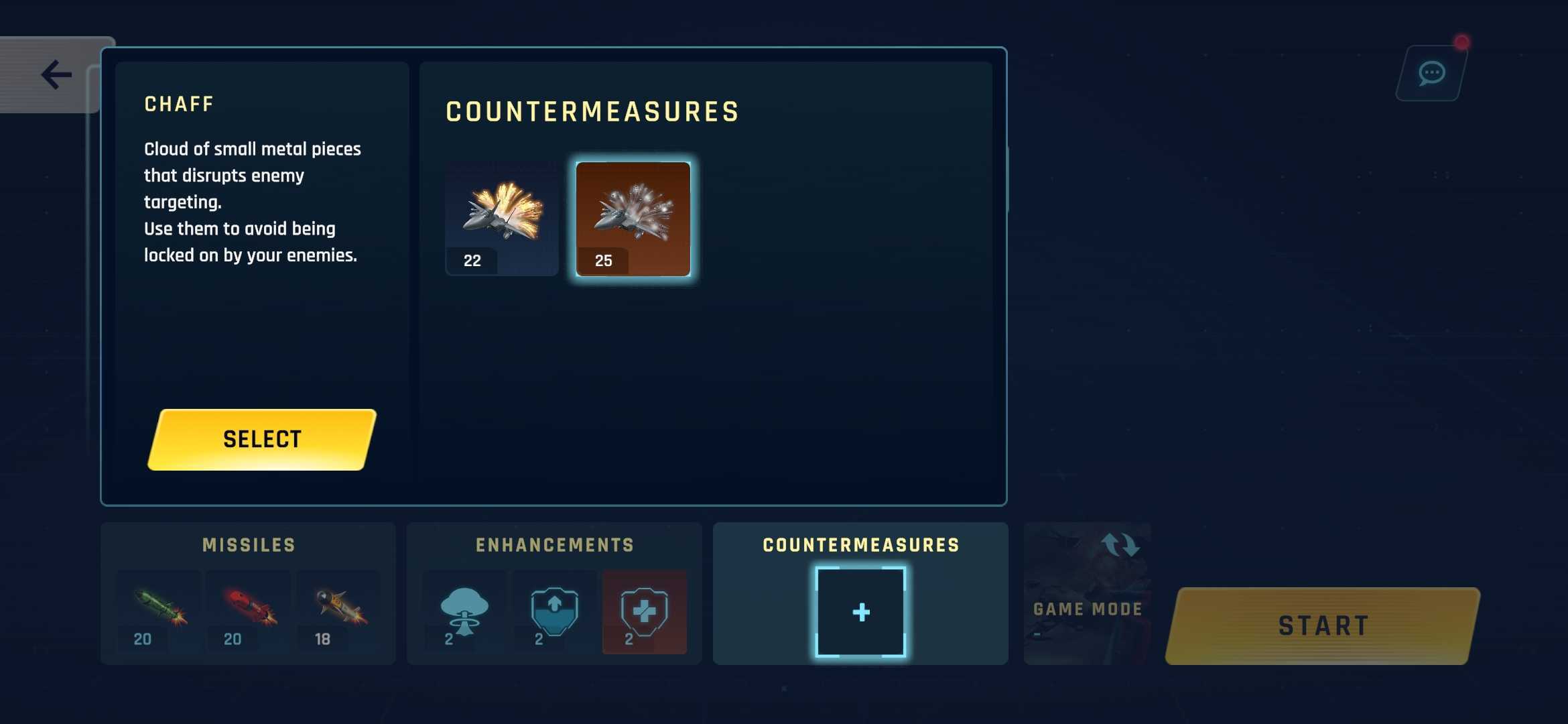The image size is (1568, 724).
Task: Switch to the MISSILES section
Action: (249, 544)
